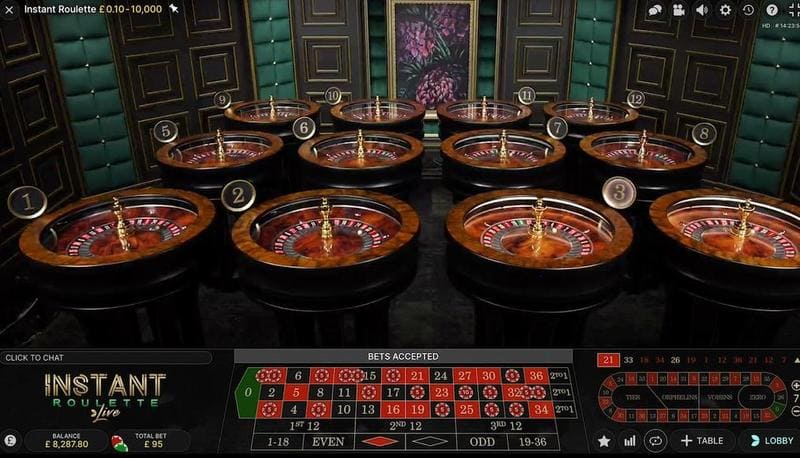Return to the Lobby

point(770,440)
